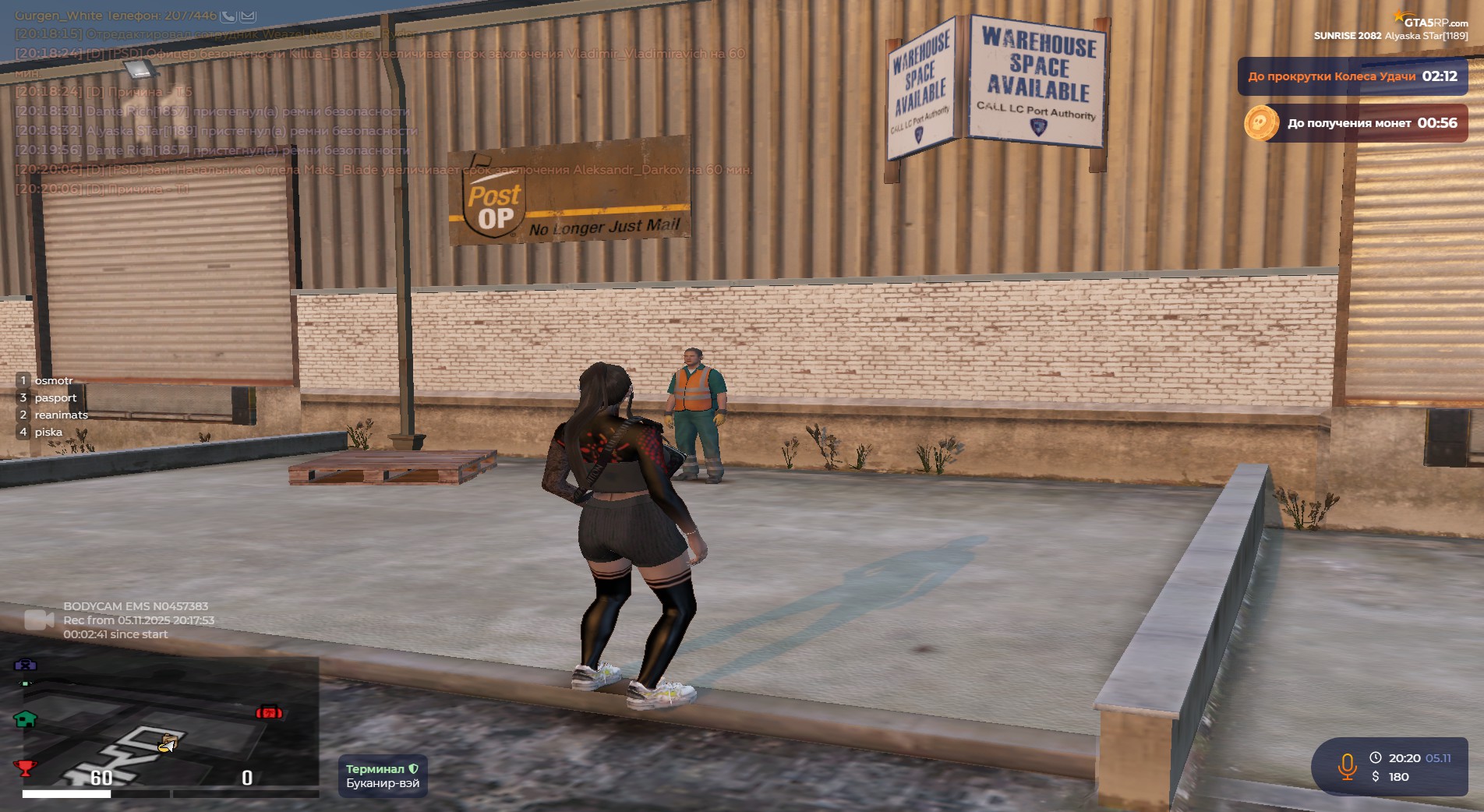Click the Терминал Буканир-вэй location label

click(x=383, y=775)
